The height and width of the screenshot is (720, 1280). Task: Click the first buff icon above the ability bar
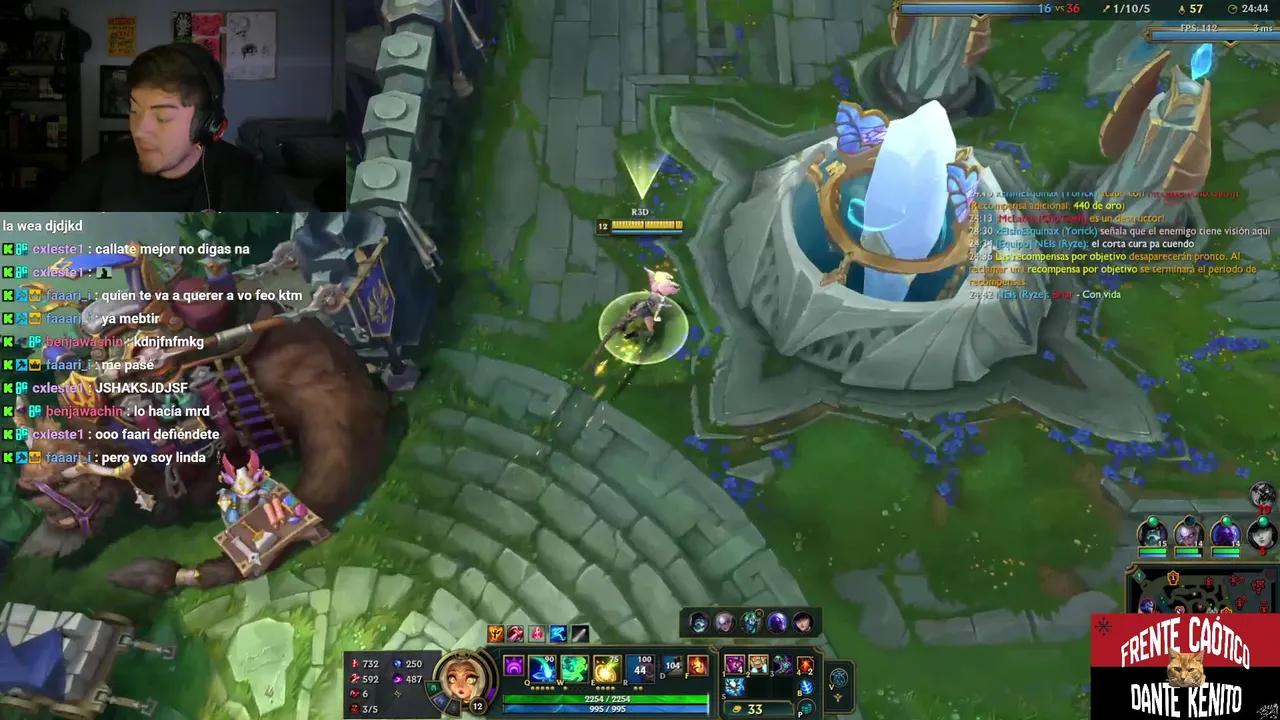[x=495, y=632]
